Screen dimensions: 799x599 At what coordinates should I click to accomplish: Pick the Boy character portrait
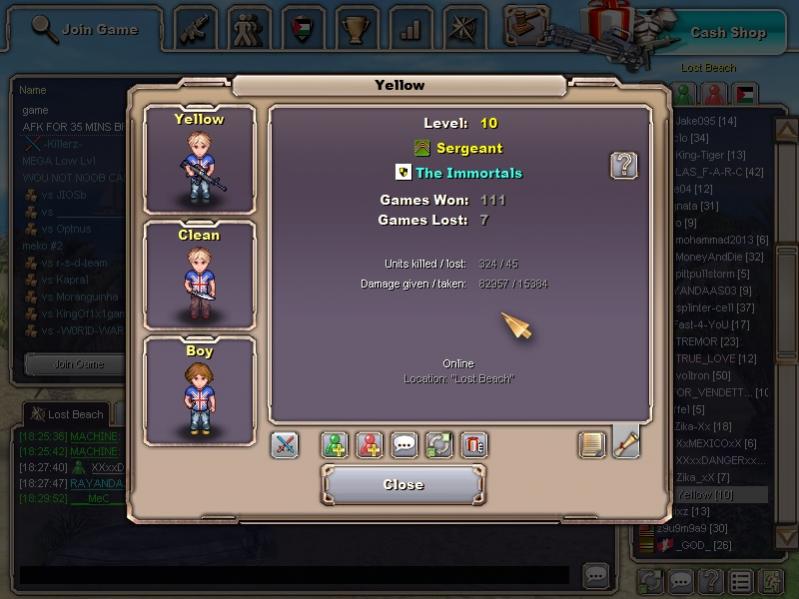point(200,391)
